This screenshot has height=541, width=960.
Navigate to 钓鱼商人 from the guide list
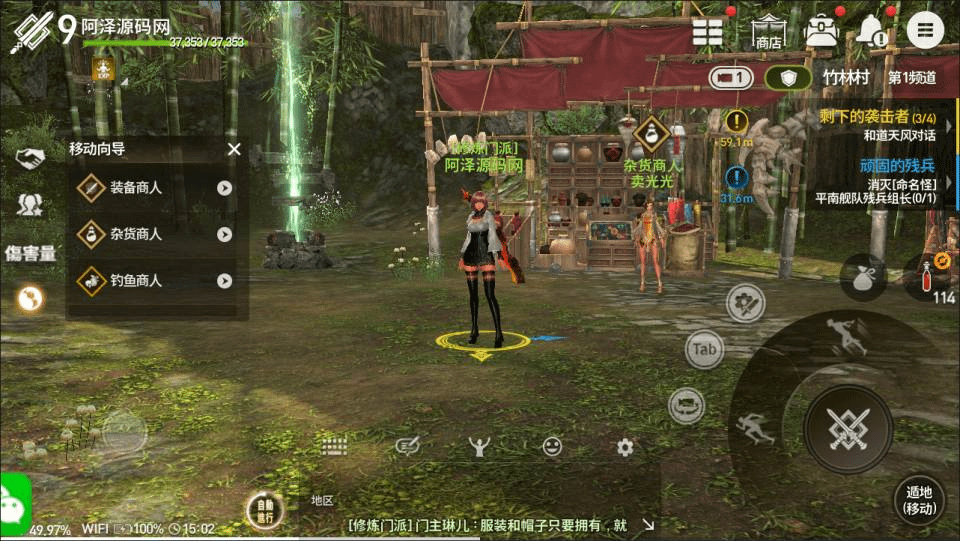click(x=155, y=281)
